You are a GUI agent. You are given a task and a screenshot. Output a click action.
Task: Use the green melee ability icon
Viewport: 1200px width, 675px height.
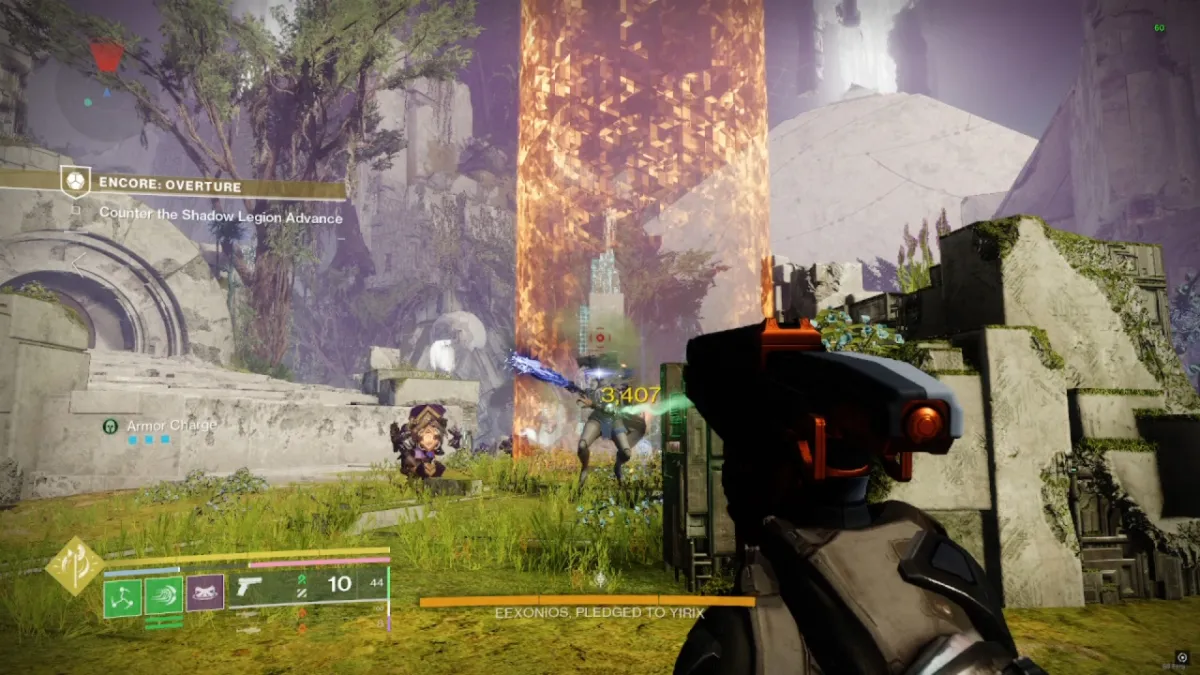click(x=164, y=595)
